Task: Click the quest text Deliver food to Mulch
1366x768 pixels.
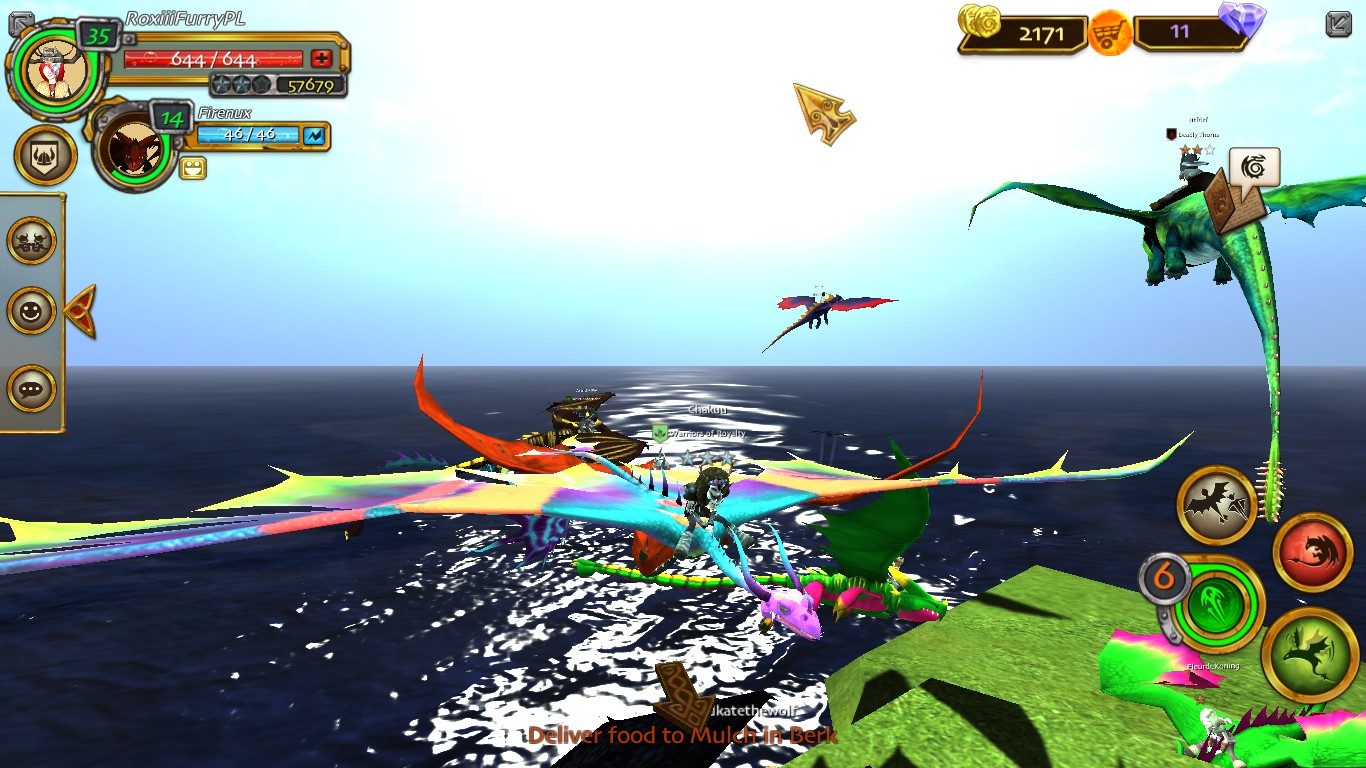Action: (684, 734)
